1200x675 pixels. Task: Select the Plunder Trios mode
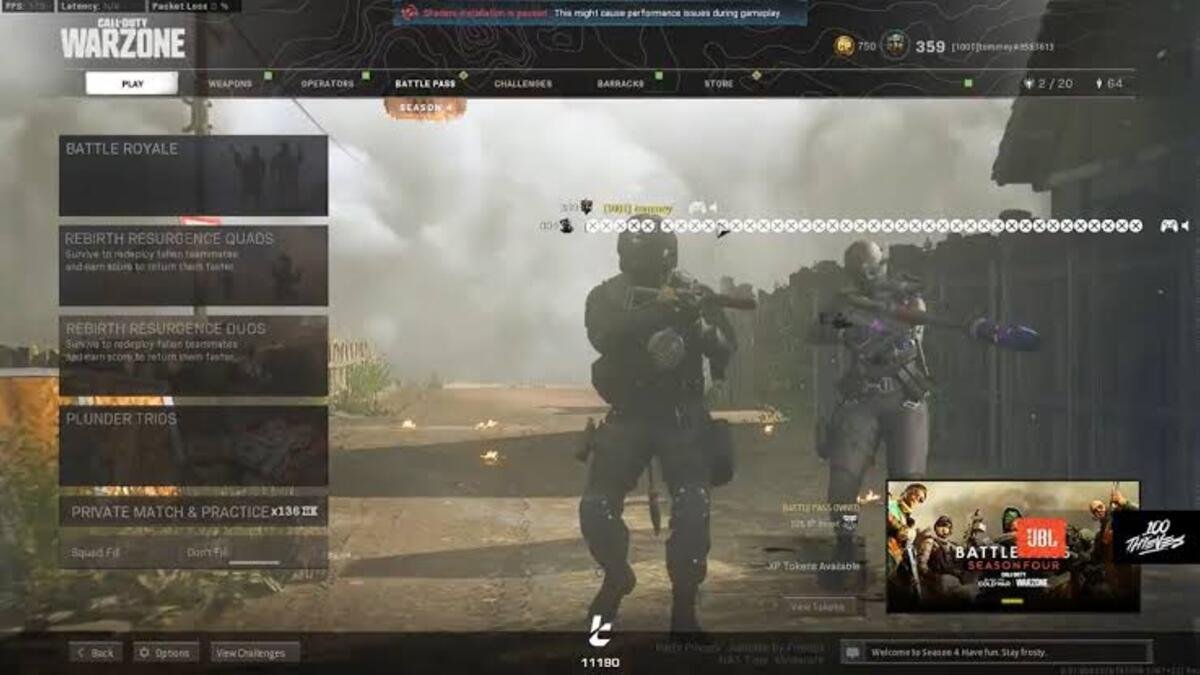pyautogui.click(x=193, y=445)
